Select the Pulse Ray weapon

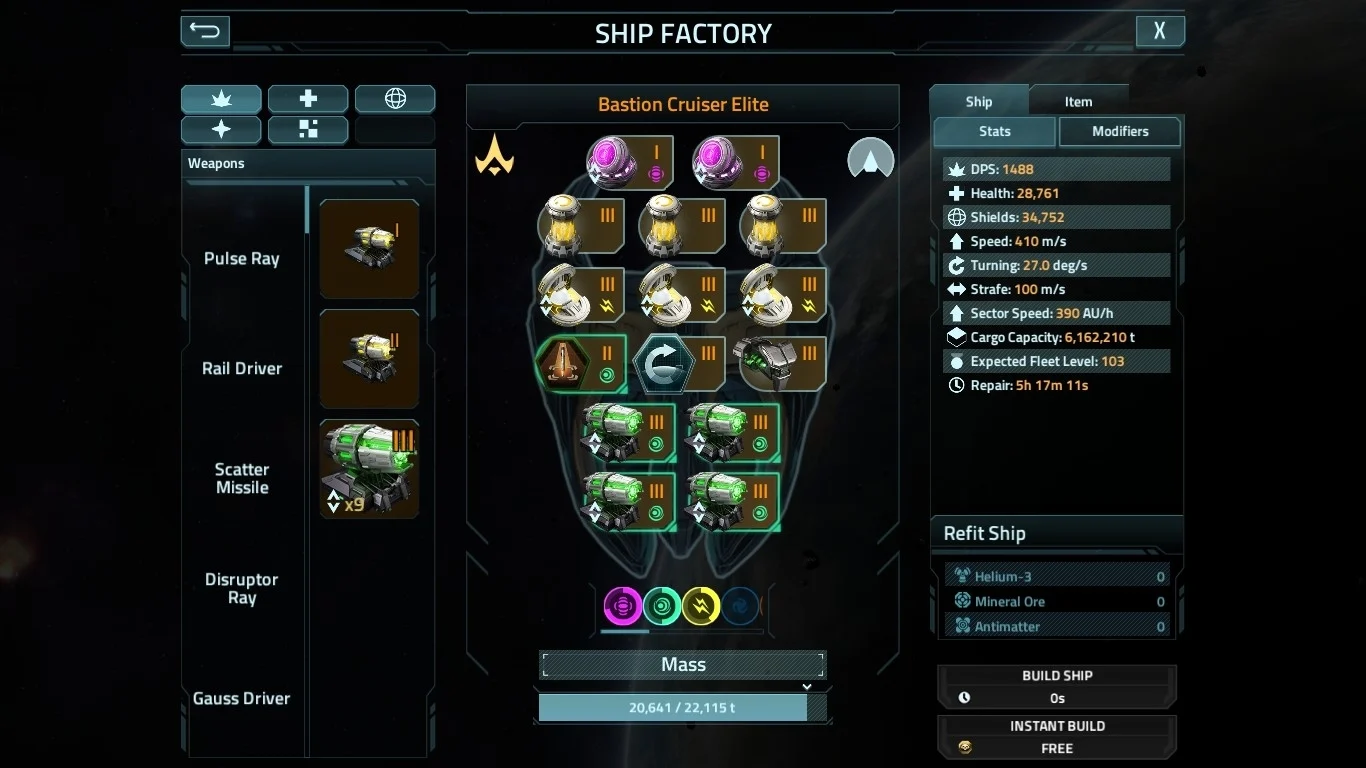pyautogui.click(x=369, y=248)
